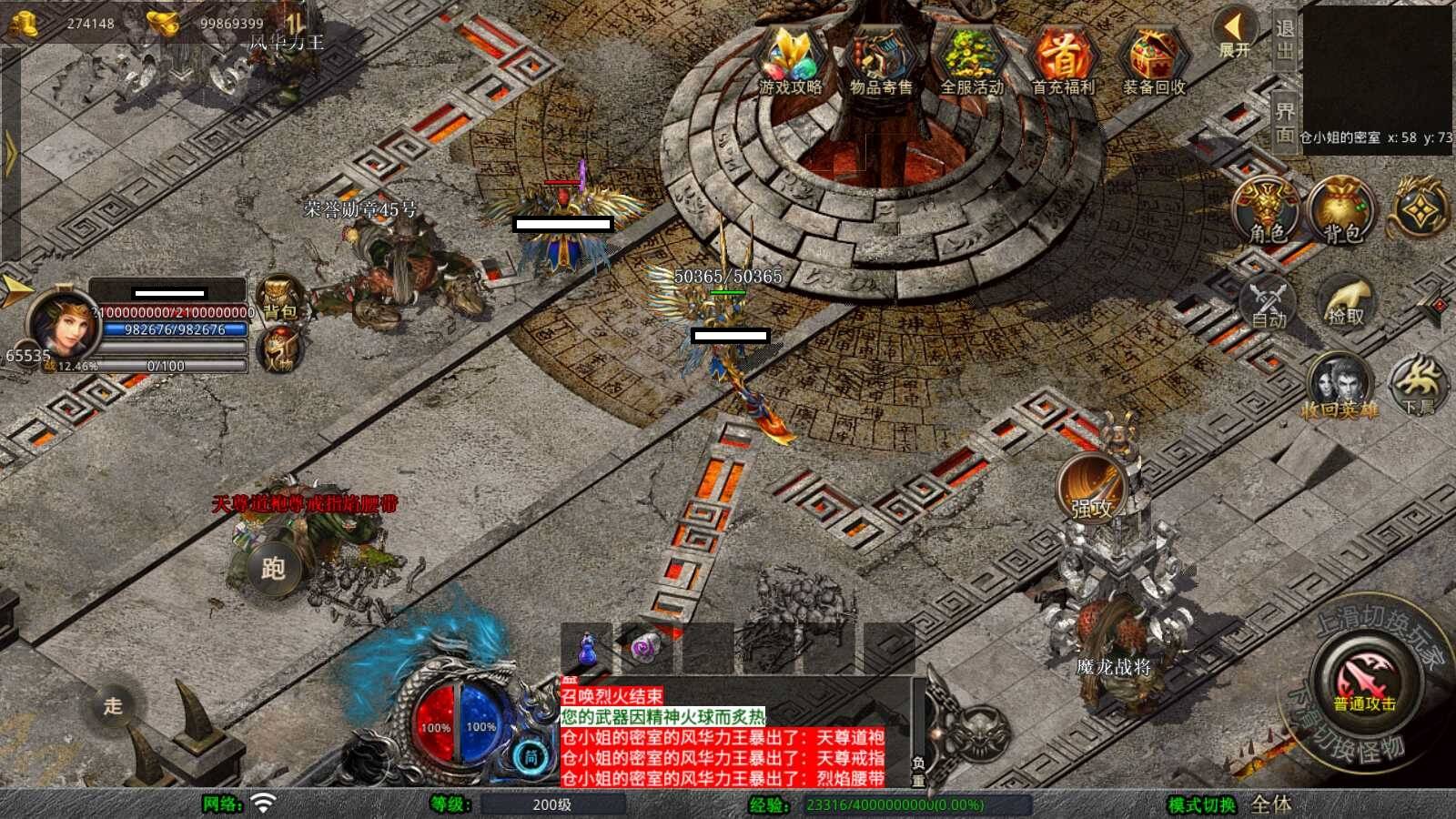Open the 物品寄售 consignment shop
This screenshot has width=1456, height=819.
pyautogui.click(x=881, y=60)
